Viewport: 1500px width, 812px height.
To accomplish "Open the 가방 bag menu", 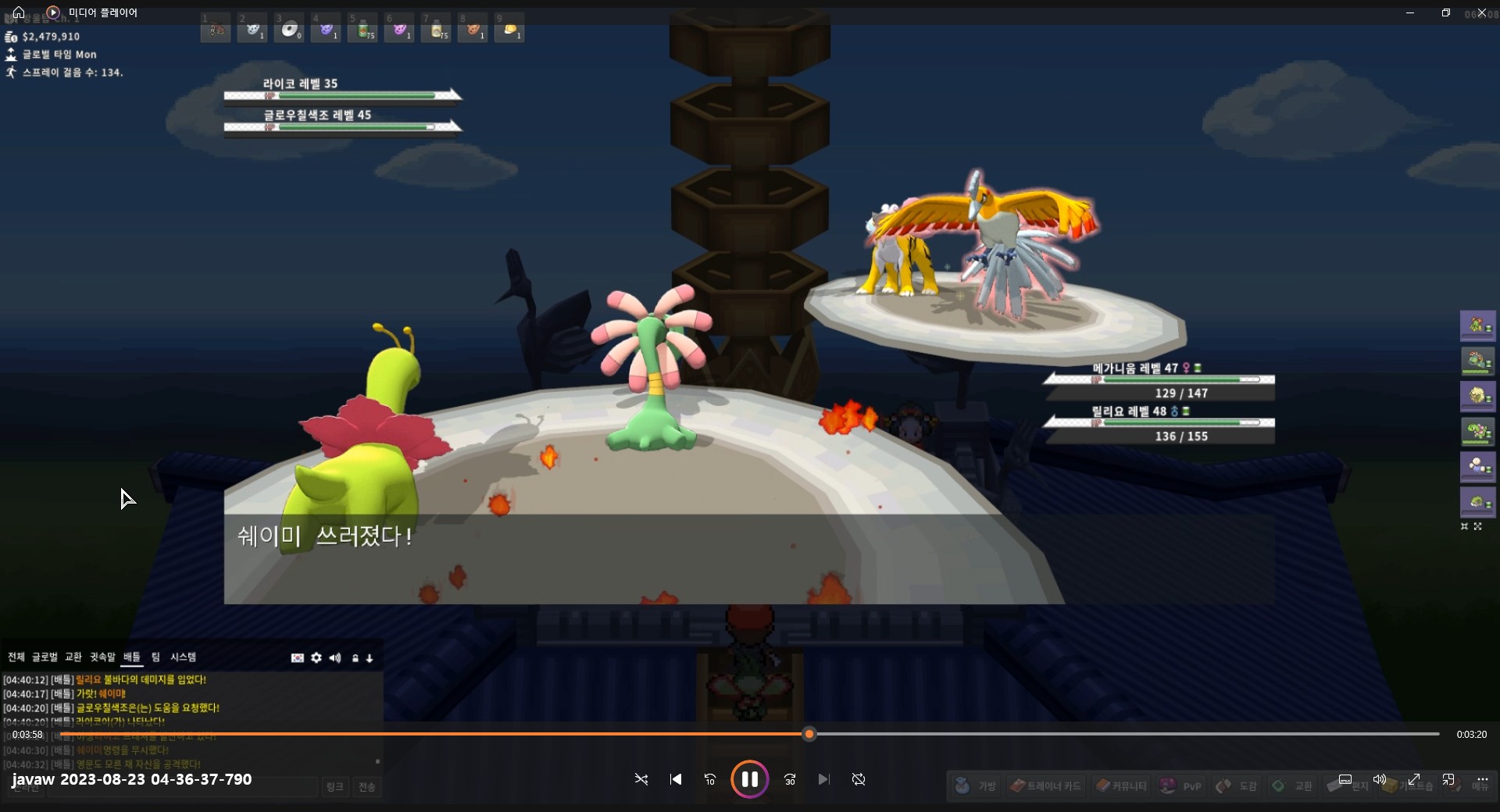I will click(977, 785).
